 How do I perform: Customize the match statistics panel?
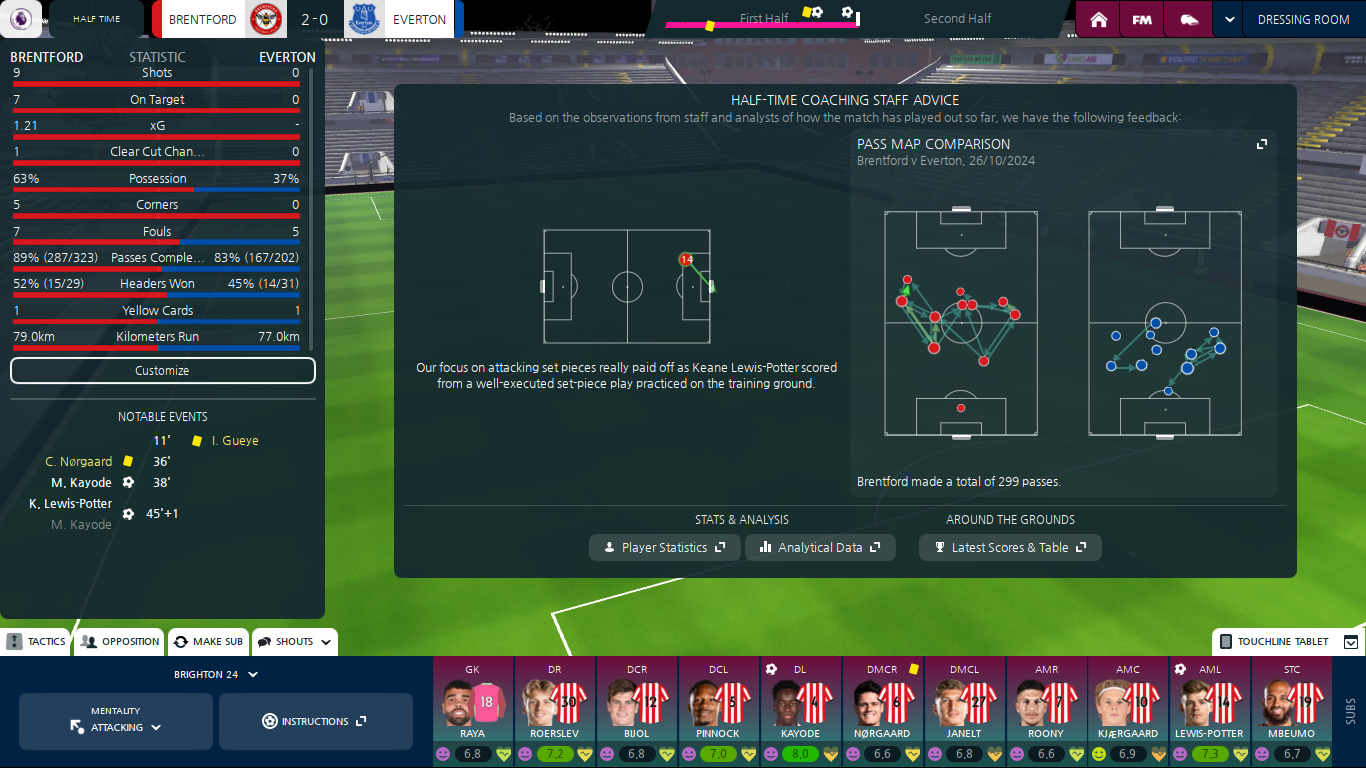click(162, 371)
